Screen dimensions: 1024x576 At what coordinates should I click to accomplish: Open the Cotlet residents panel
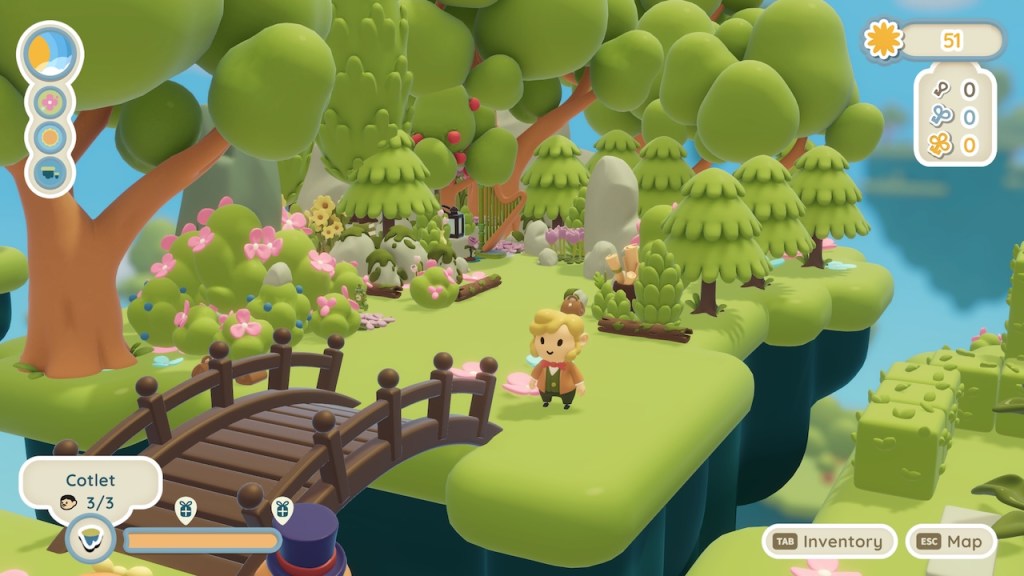pos(90,490)
